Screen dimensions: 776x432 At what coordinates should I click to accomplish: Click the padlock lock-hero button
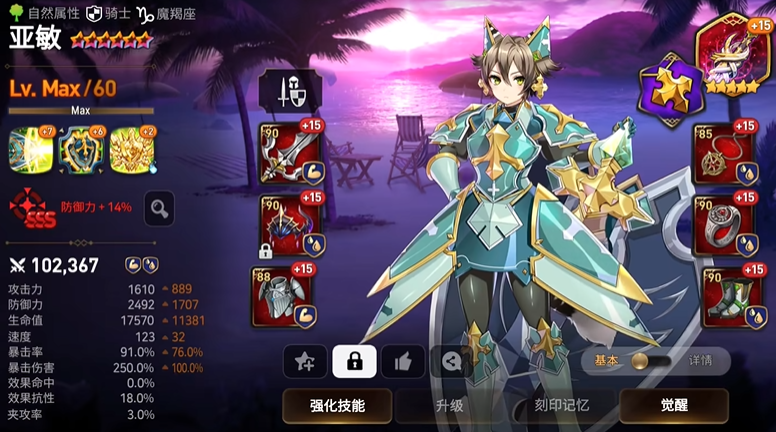click(x=354, y=361)
